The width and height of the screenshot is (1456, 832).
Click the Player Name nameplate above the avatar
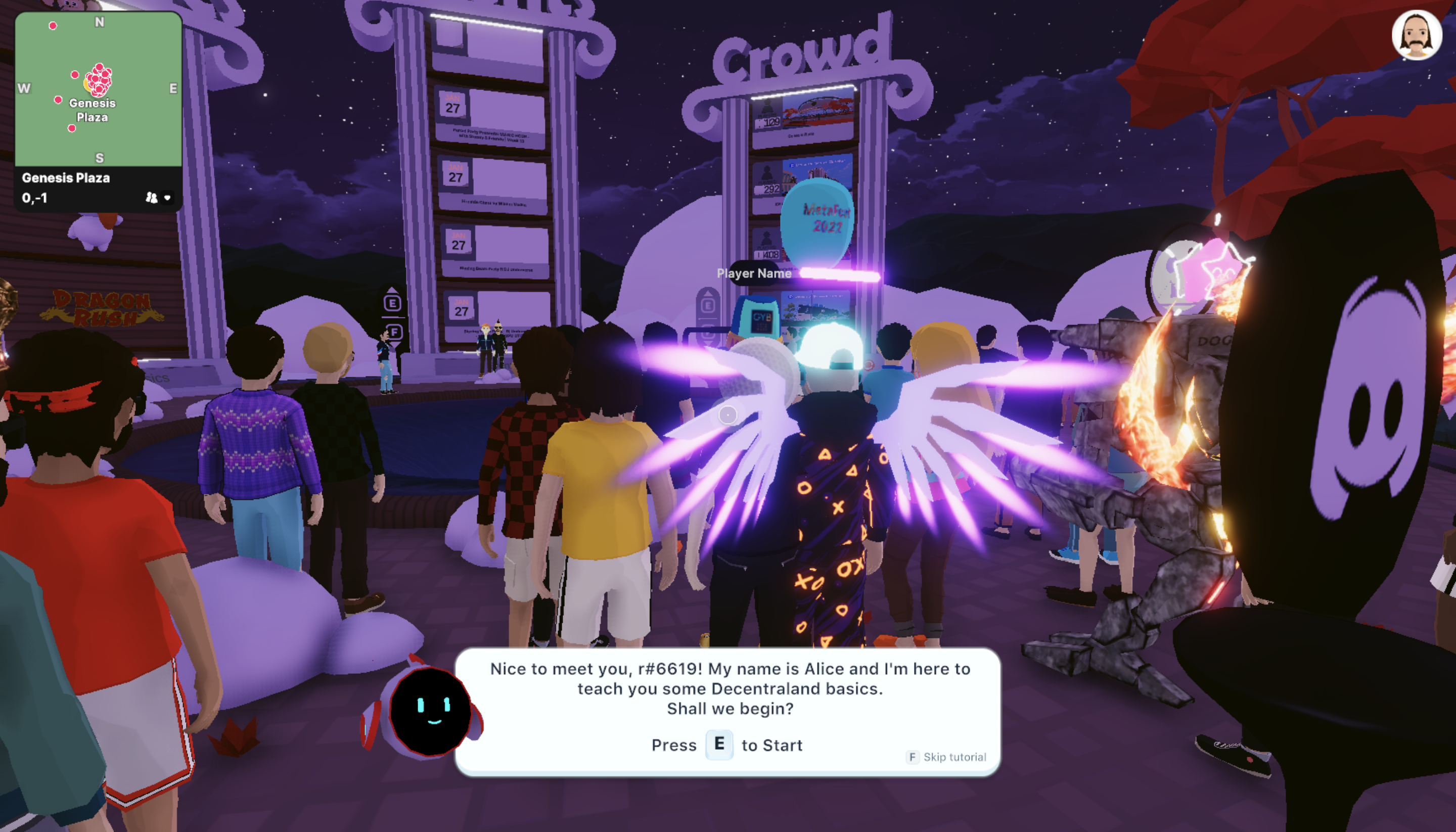coord(755,274)
